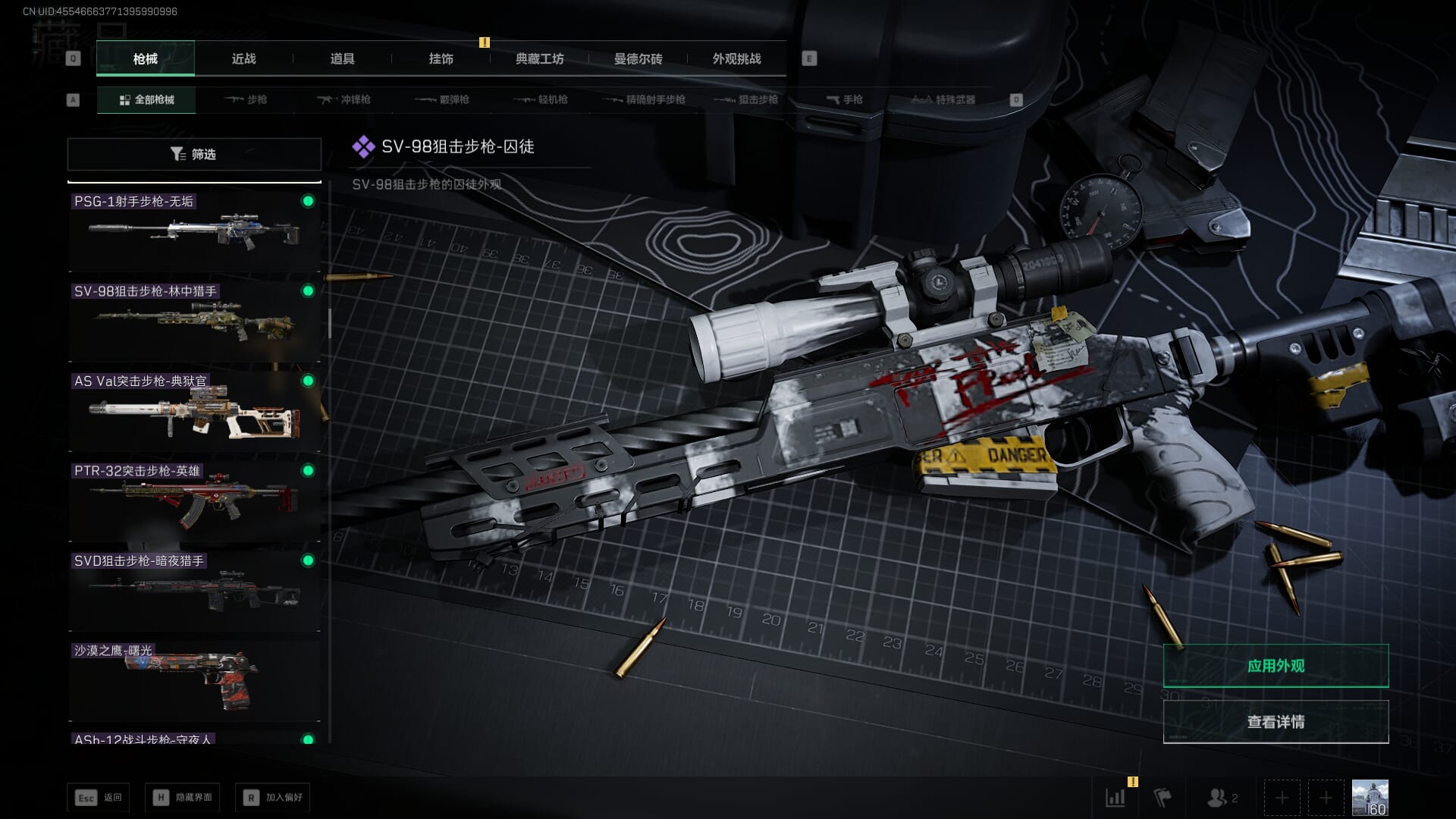Switch to the 典藏工坊 workshop tab
1456x819 pixels.
tap(539, 58)
